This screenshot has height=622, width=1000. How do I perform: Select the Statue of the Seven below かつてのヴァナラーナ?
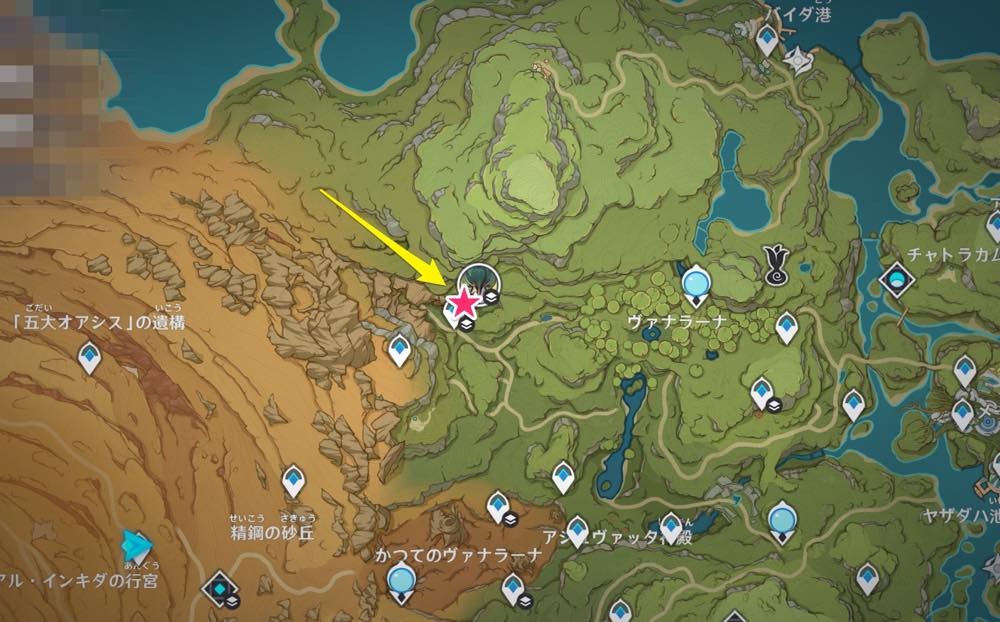pyautogui.click(x=401, y=580)
